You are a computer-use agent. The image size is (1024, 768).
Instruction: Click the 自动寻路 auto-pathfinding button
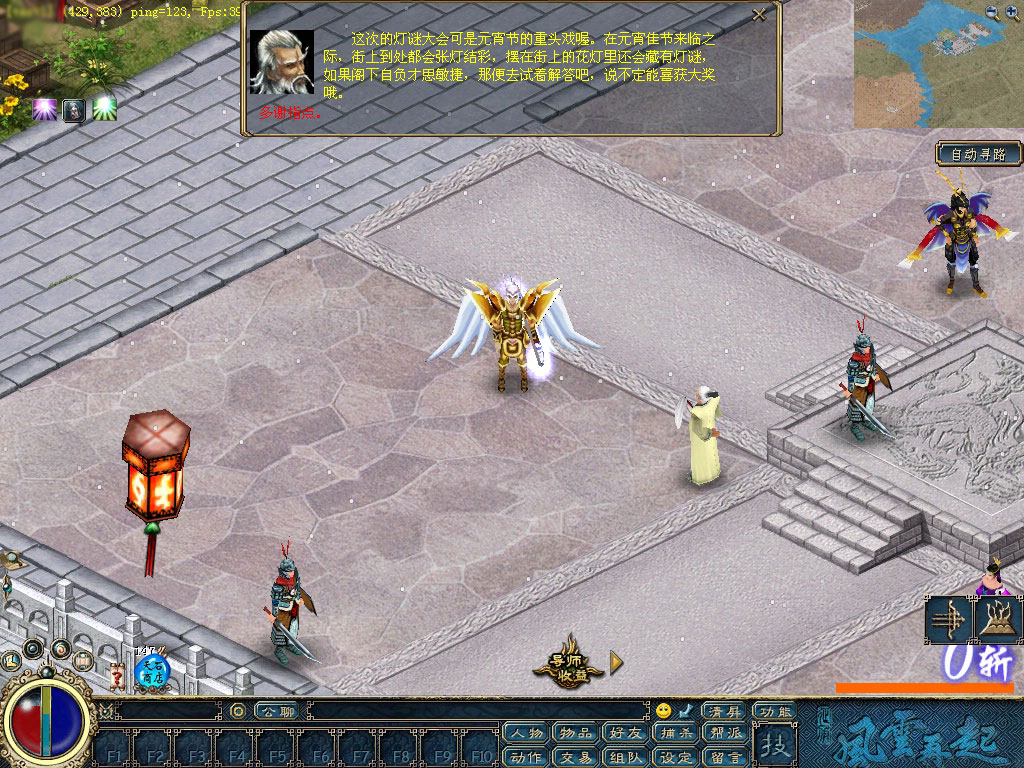point(979,154)
